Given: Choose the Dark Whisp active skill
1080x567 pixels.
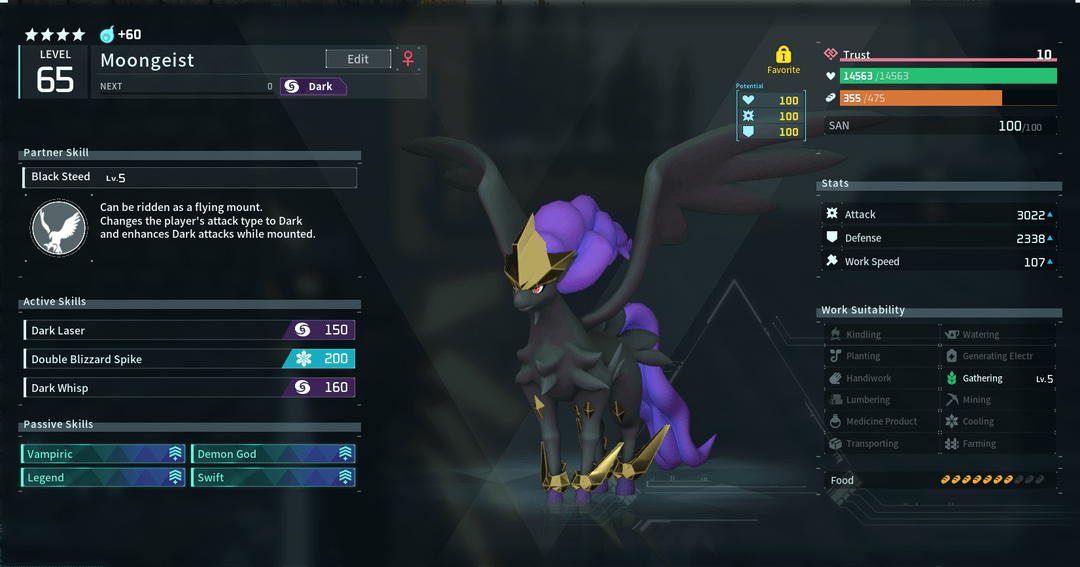Looking at the screenshot, I should click(189, 387).
